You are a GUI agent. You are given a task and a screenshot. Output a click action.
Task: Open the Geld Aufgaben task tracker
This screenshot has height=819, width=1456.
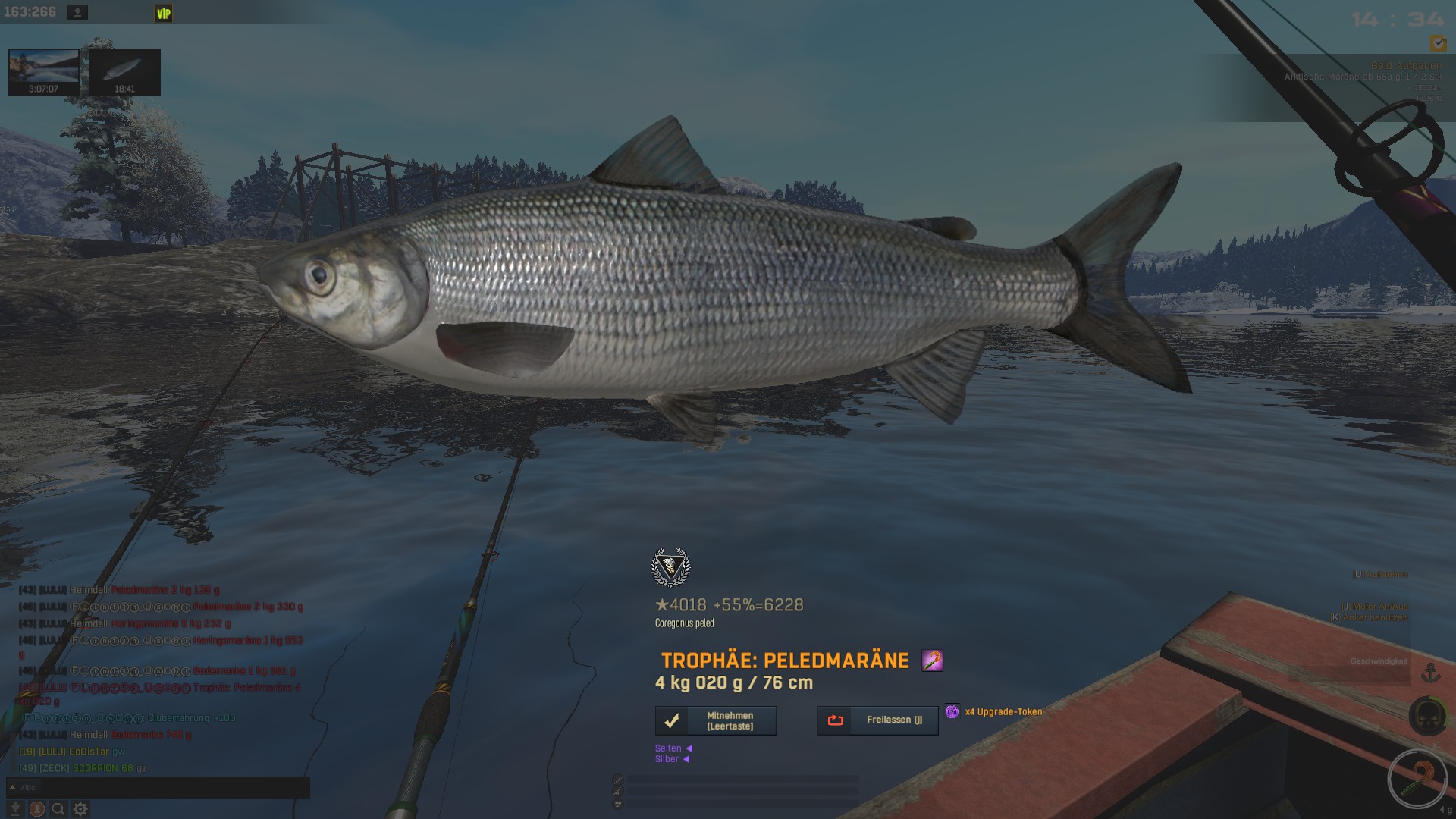(x=1405, y=66)
